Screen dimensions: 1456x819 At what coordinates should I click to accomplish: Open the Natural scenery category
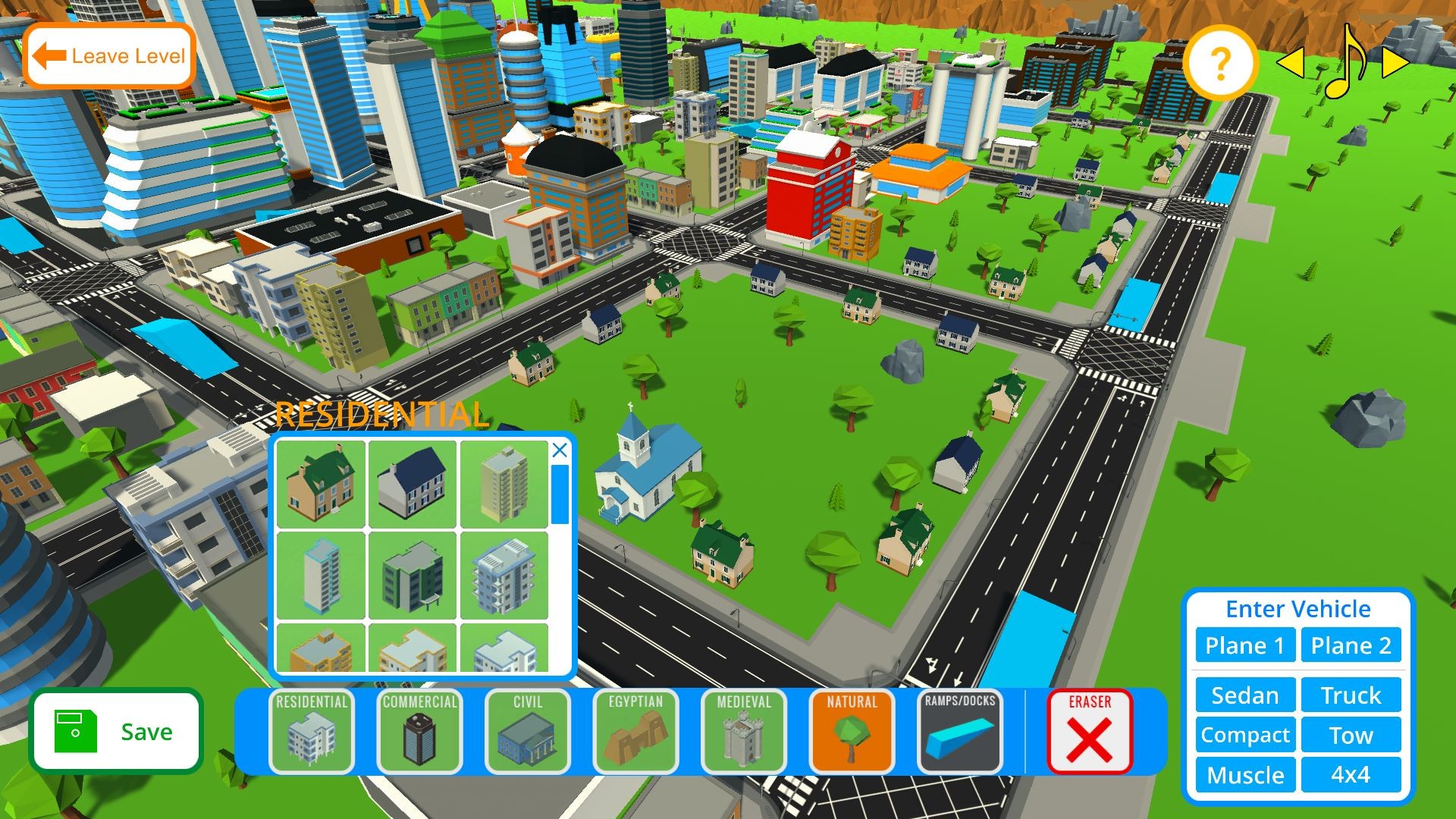[x=850, y=730]
